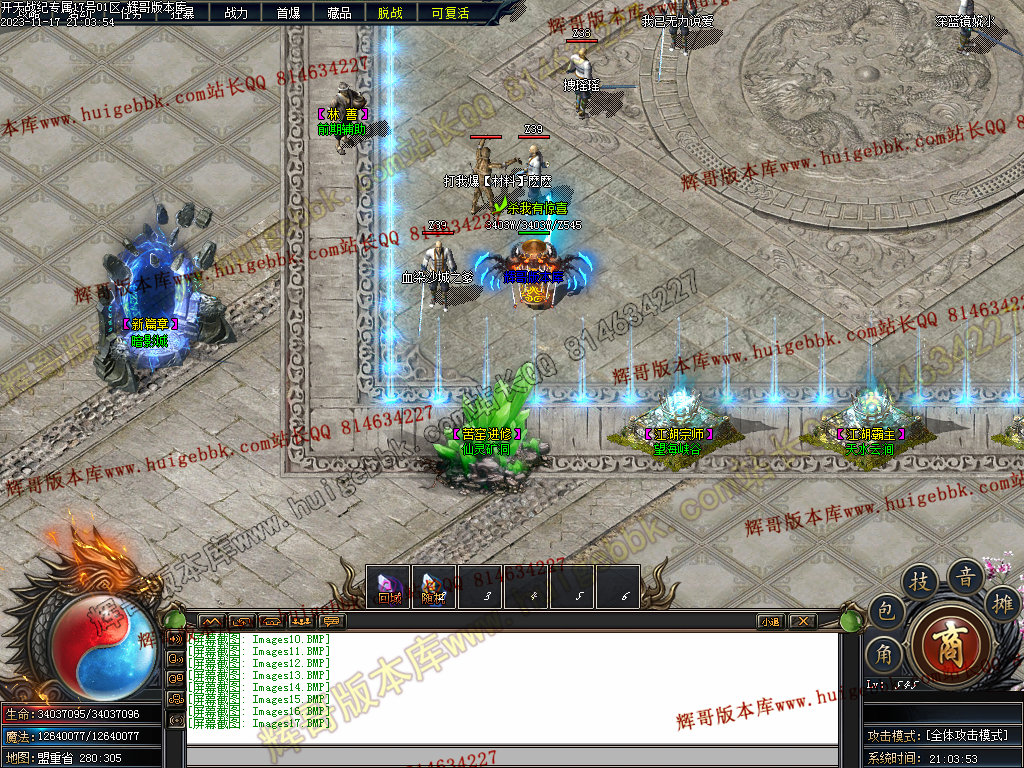
Task: Select the first chat channel icon with sound waves
Action: point(176,638)
